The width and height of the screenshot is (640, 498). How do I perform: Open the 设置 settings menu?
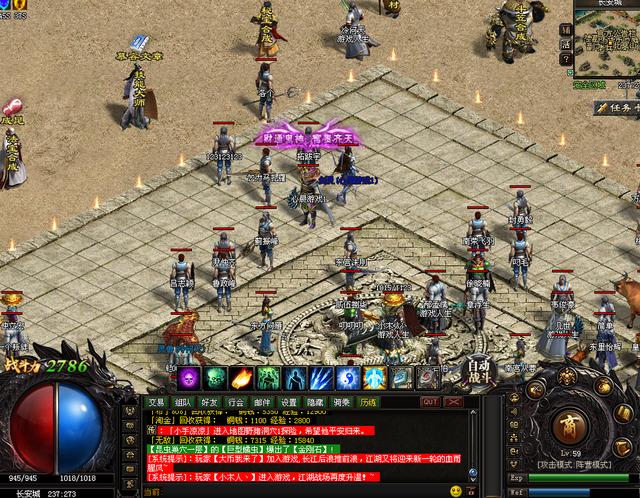[x=287, y=402]
